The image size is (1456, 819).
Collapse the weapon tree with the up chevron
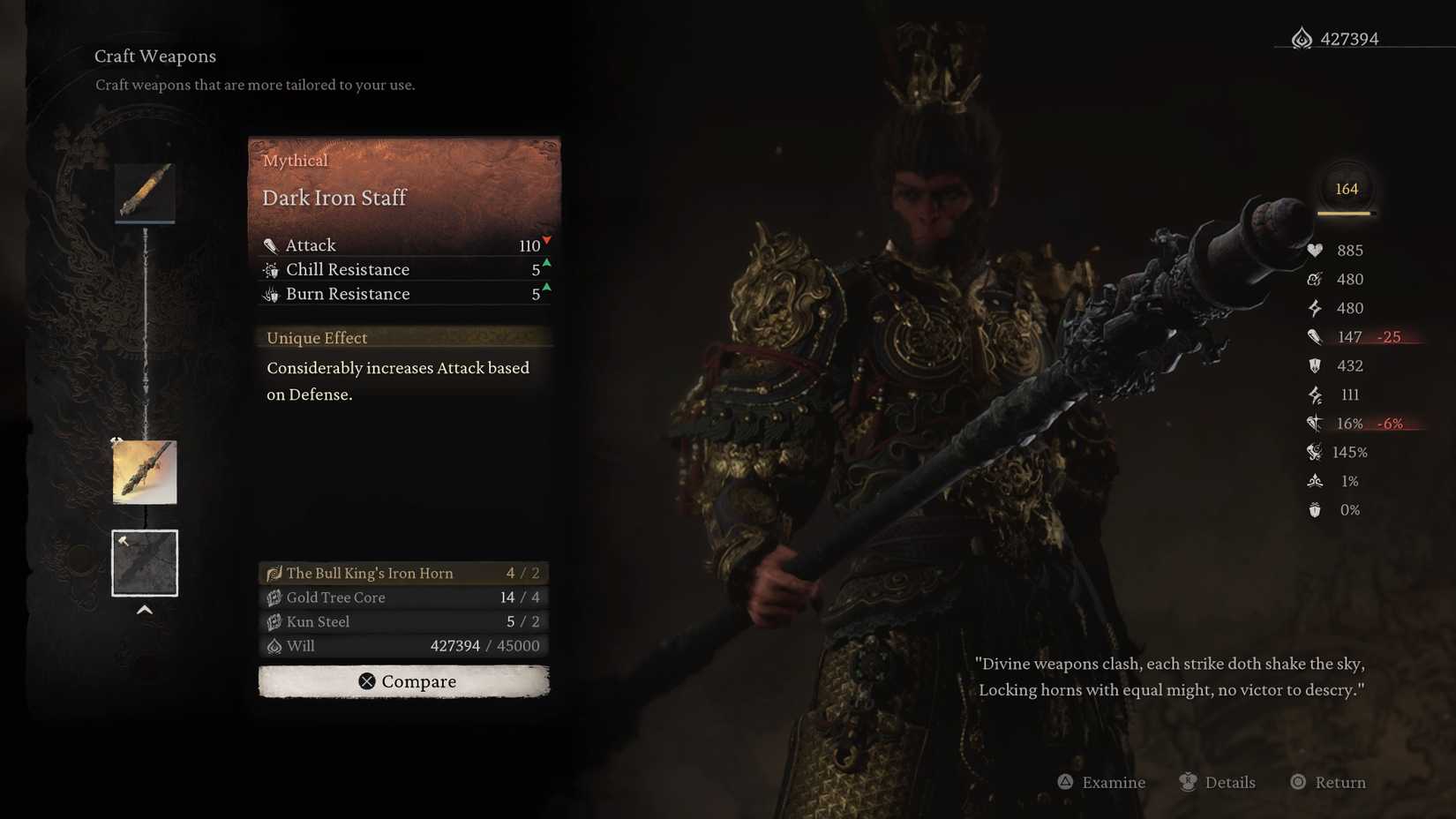[x=144, y=609]
